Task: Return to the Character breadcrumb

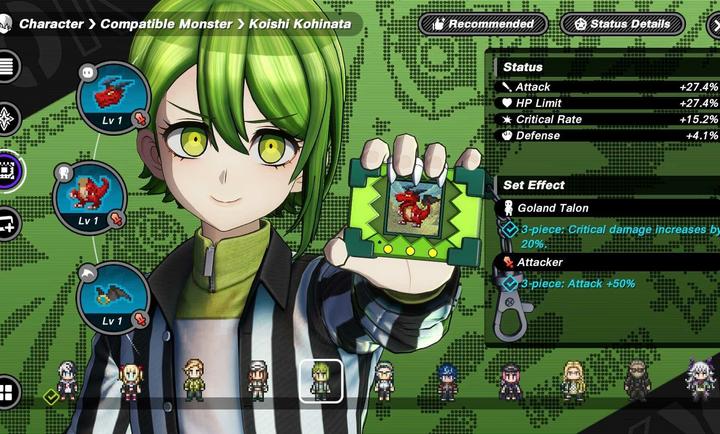Action: click(51, 23)
